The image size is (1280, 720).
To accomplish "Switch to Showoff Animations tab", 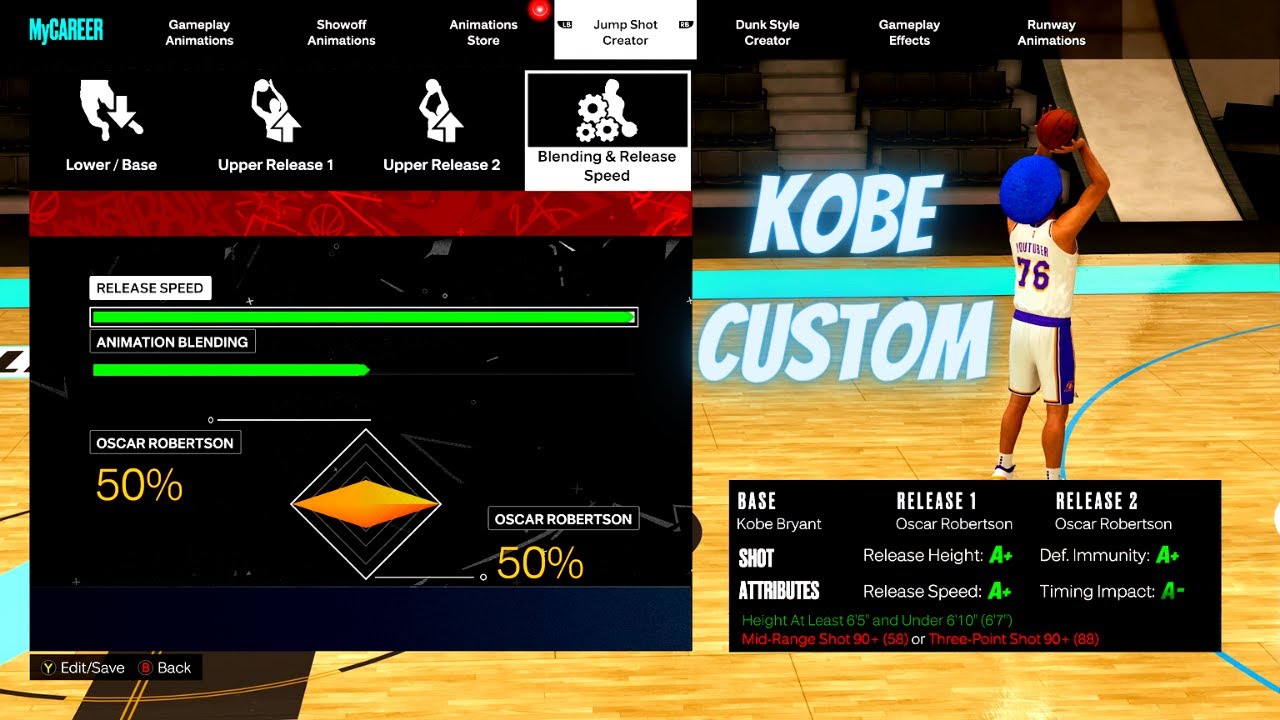I will coord(341,32).
